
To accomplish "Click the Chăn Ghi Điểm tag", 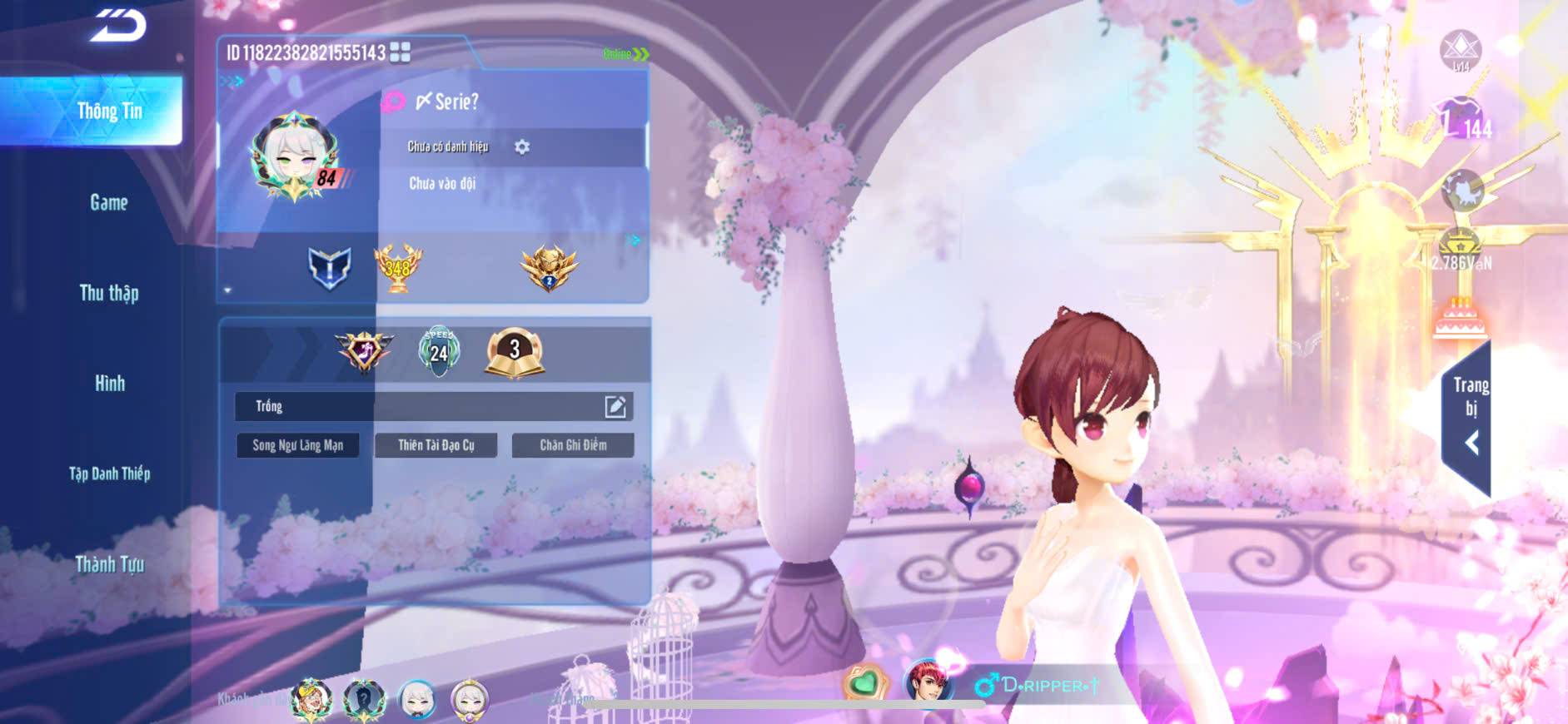I will coord(573,445).
